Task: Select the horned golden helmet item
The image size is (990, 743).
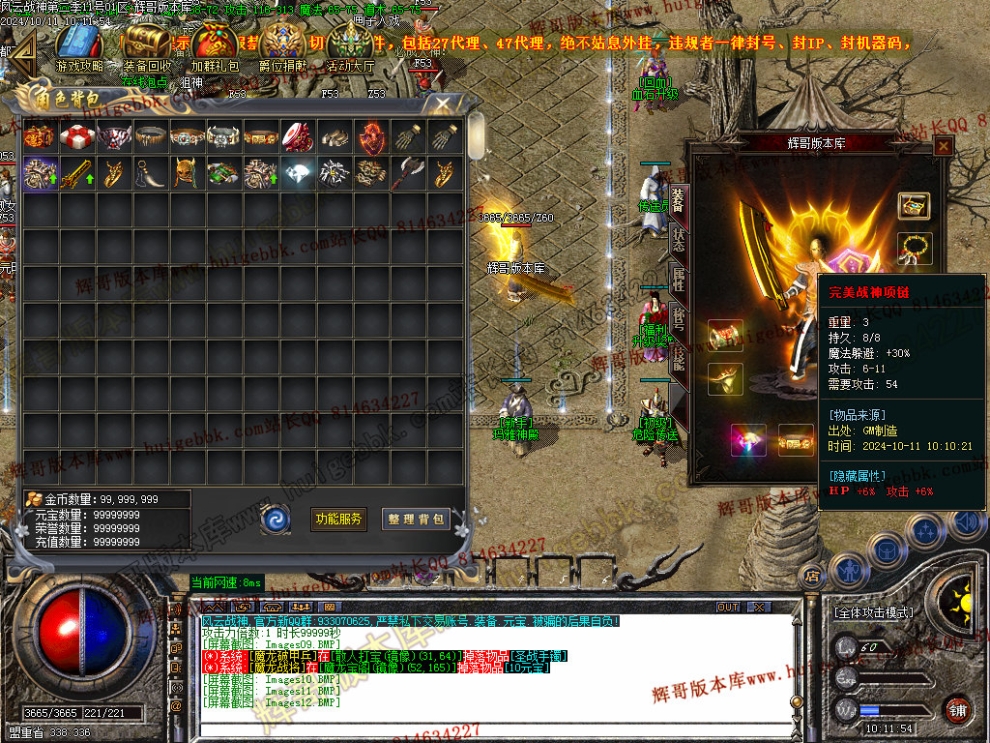Action: (187, 173)
